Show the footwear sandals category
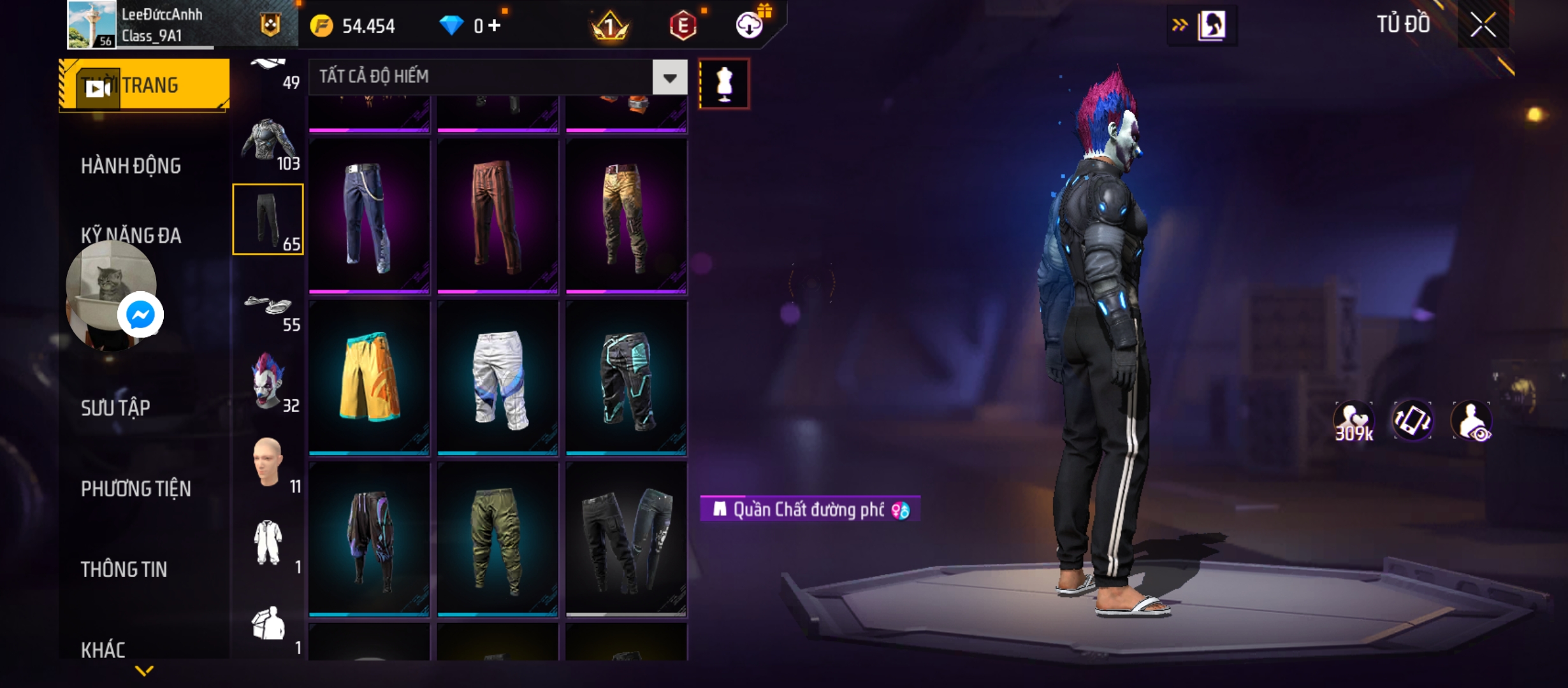This screenshot has height=688, width=1568. click(x=268, y=307)
